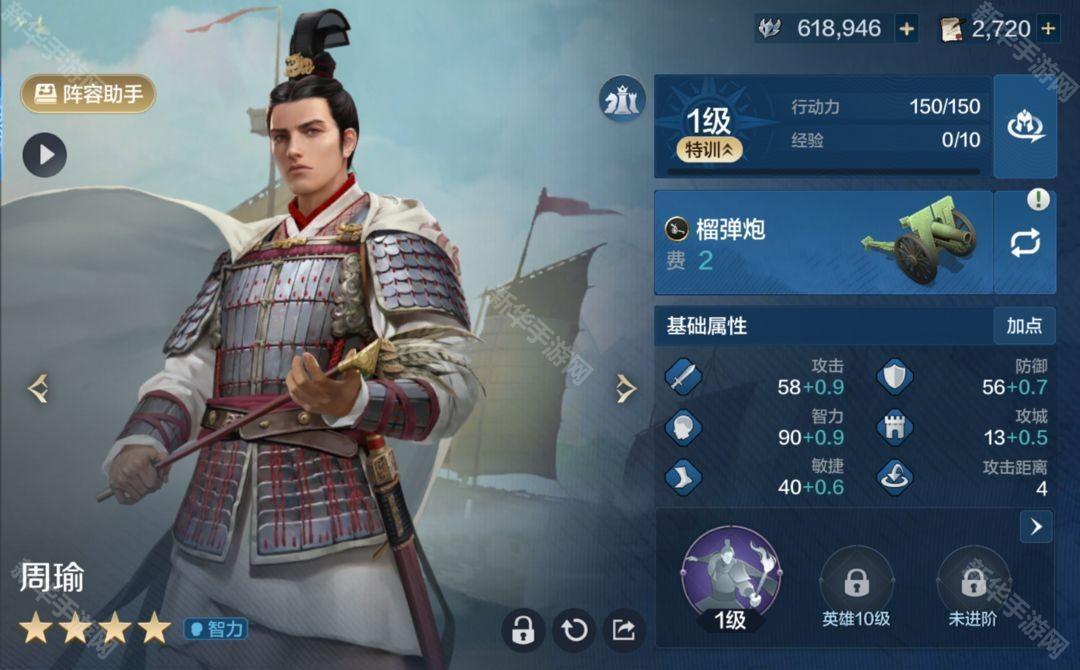Open 加点 attribute point allocation

pos(1024,326)
